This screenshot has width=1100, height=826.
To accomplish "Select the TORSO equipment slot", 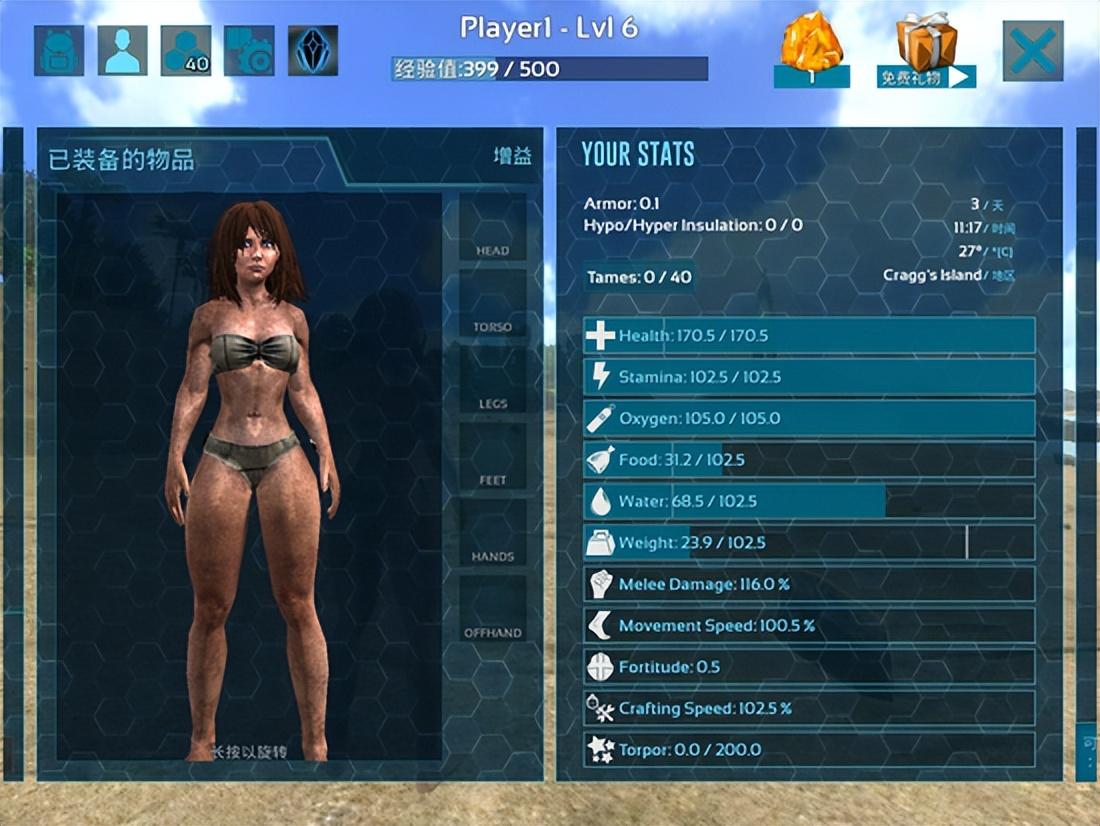I will coord(492,305).
